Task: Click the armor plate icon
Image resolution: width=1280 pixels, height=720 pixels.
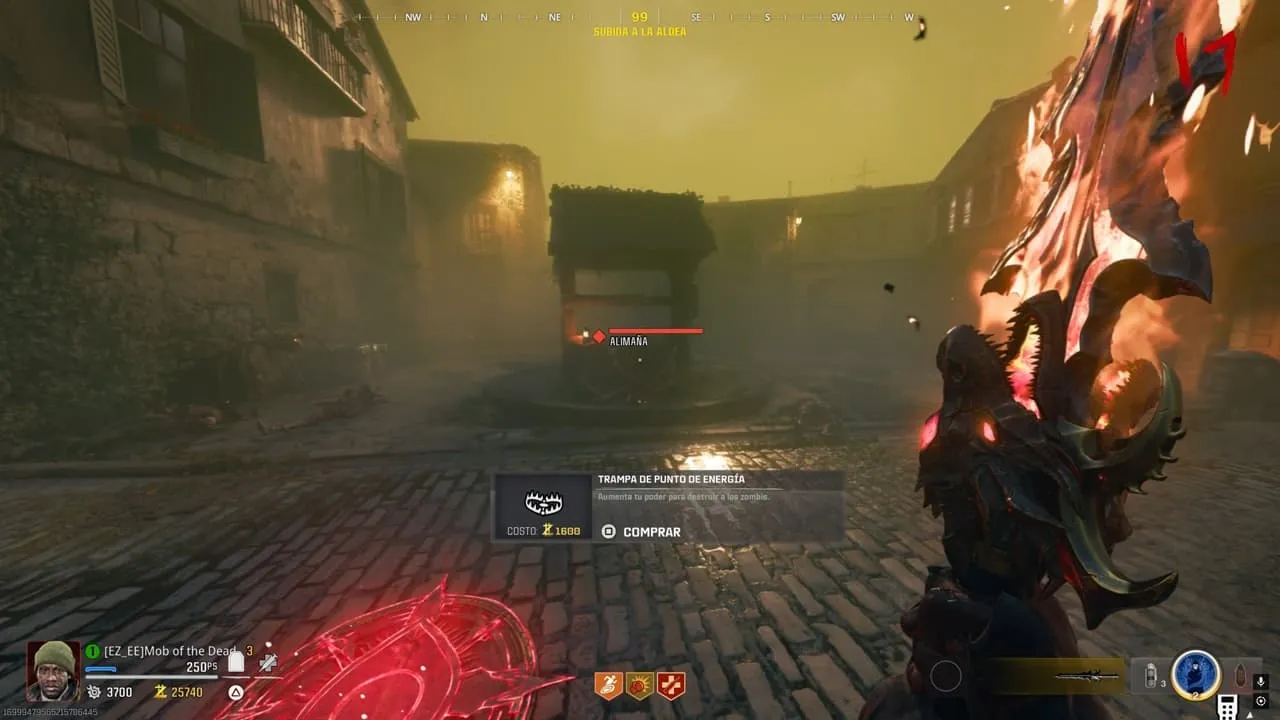Action: tap(236, 661)
